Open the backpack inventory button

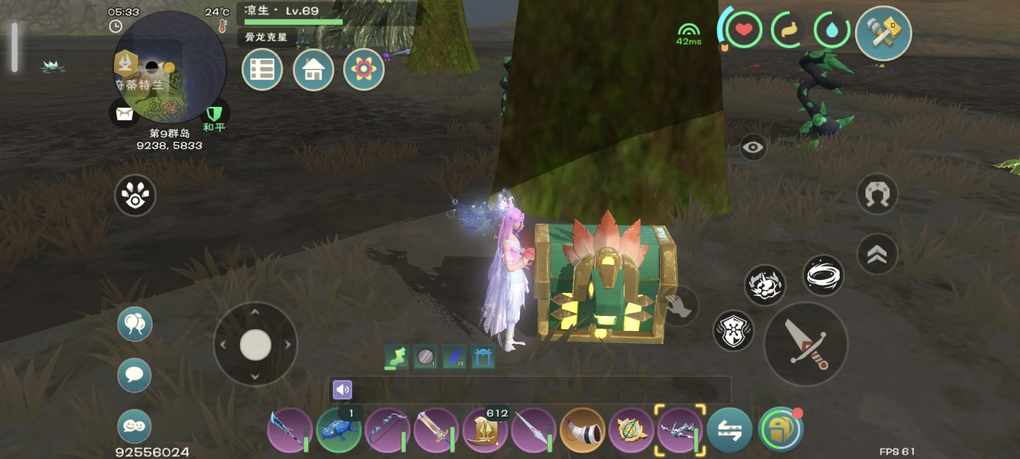point(780,431)
